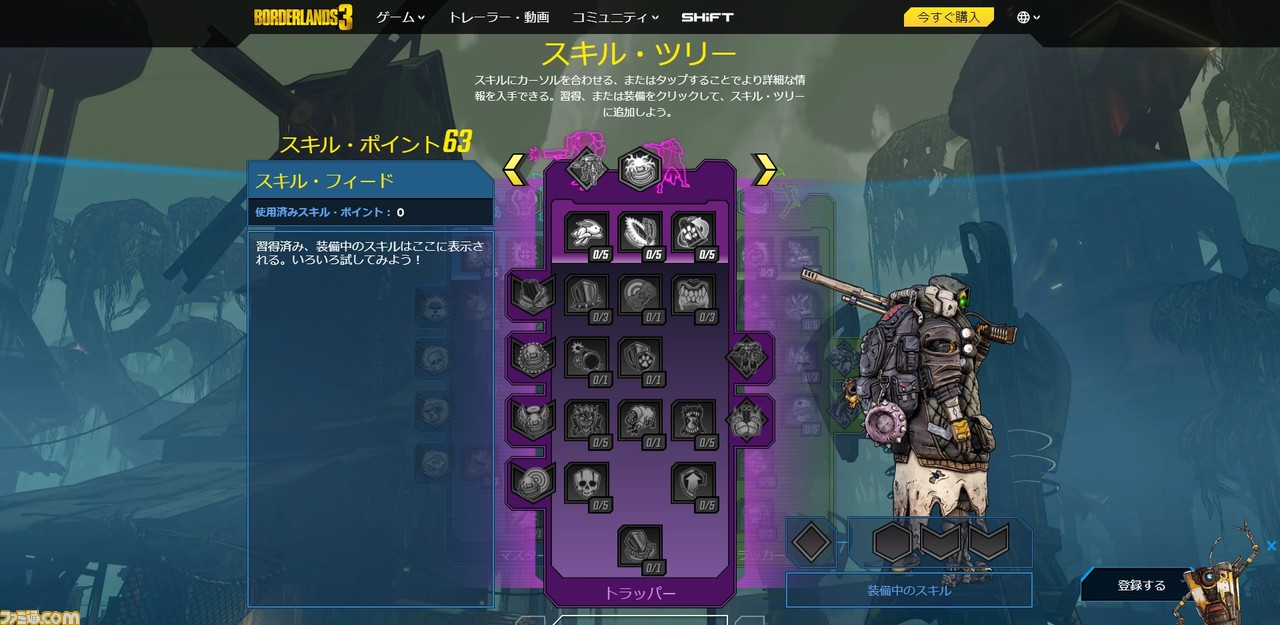Screen dimensions: 1280x625
Task: Click the yellow 今すぐ購入 button
Action: coord(948,17)
